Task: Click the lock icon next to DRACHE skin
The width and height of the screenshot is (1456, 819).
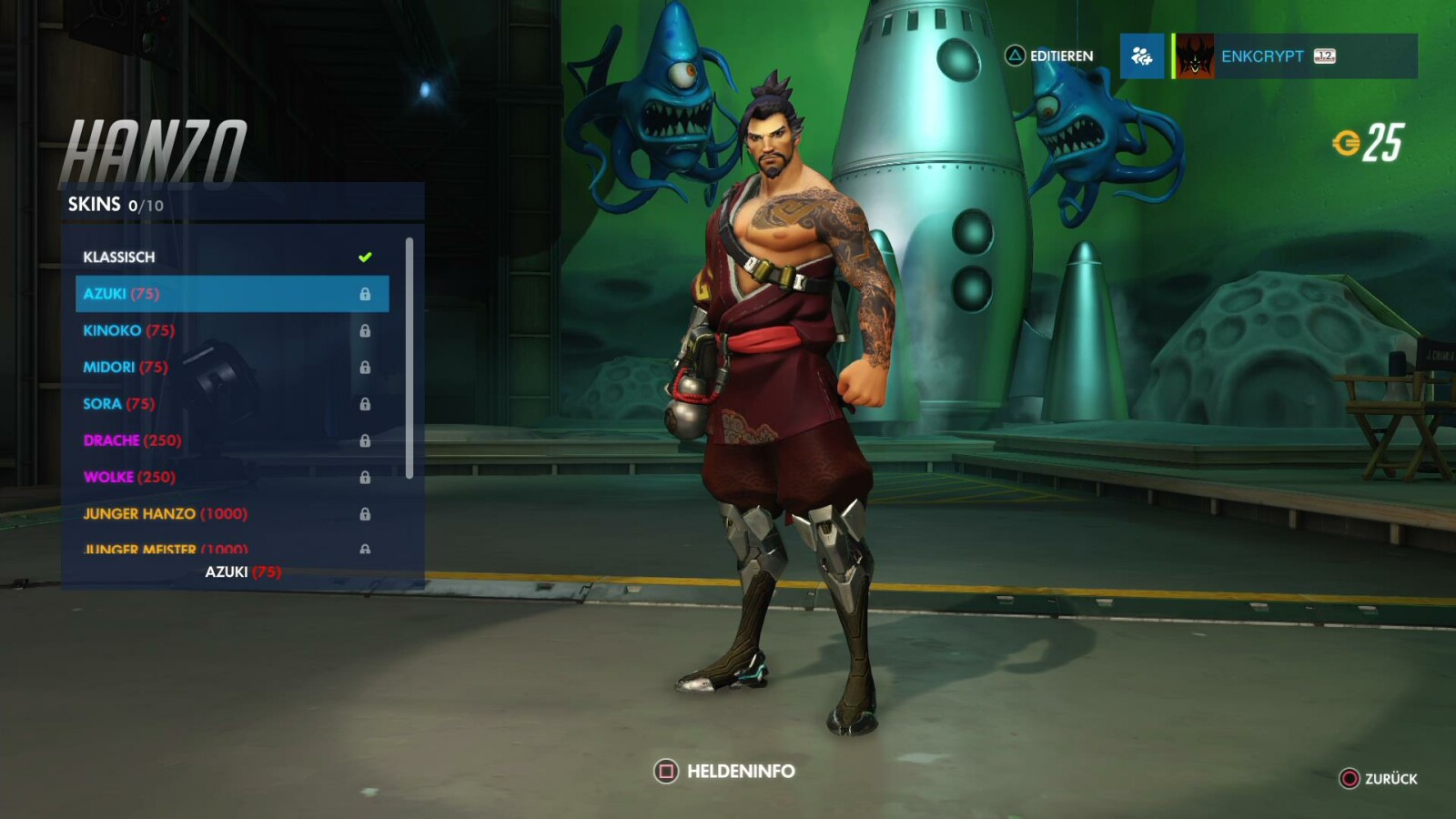Action: (368, 440)
